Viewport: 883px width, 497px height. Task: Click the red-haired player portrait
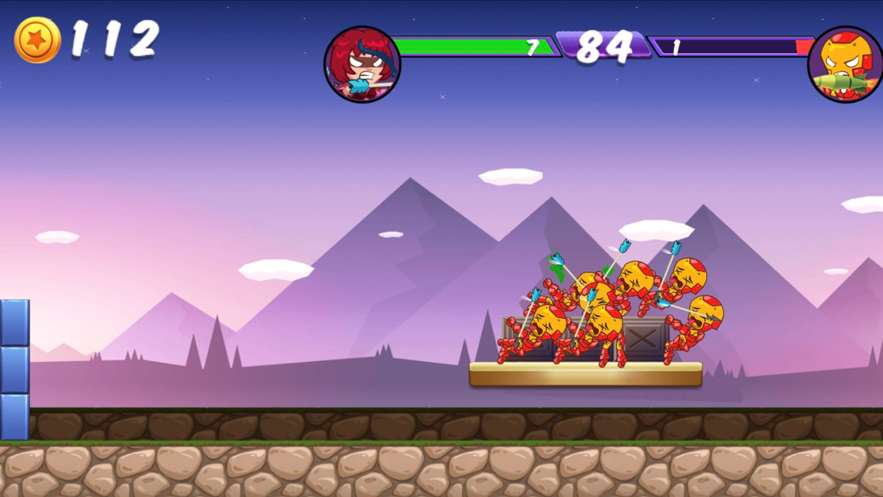pos(362,65)
